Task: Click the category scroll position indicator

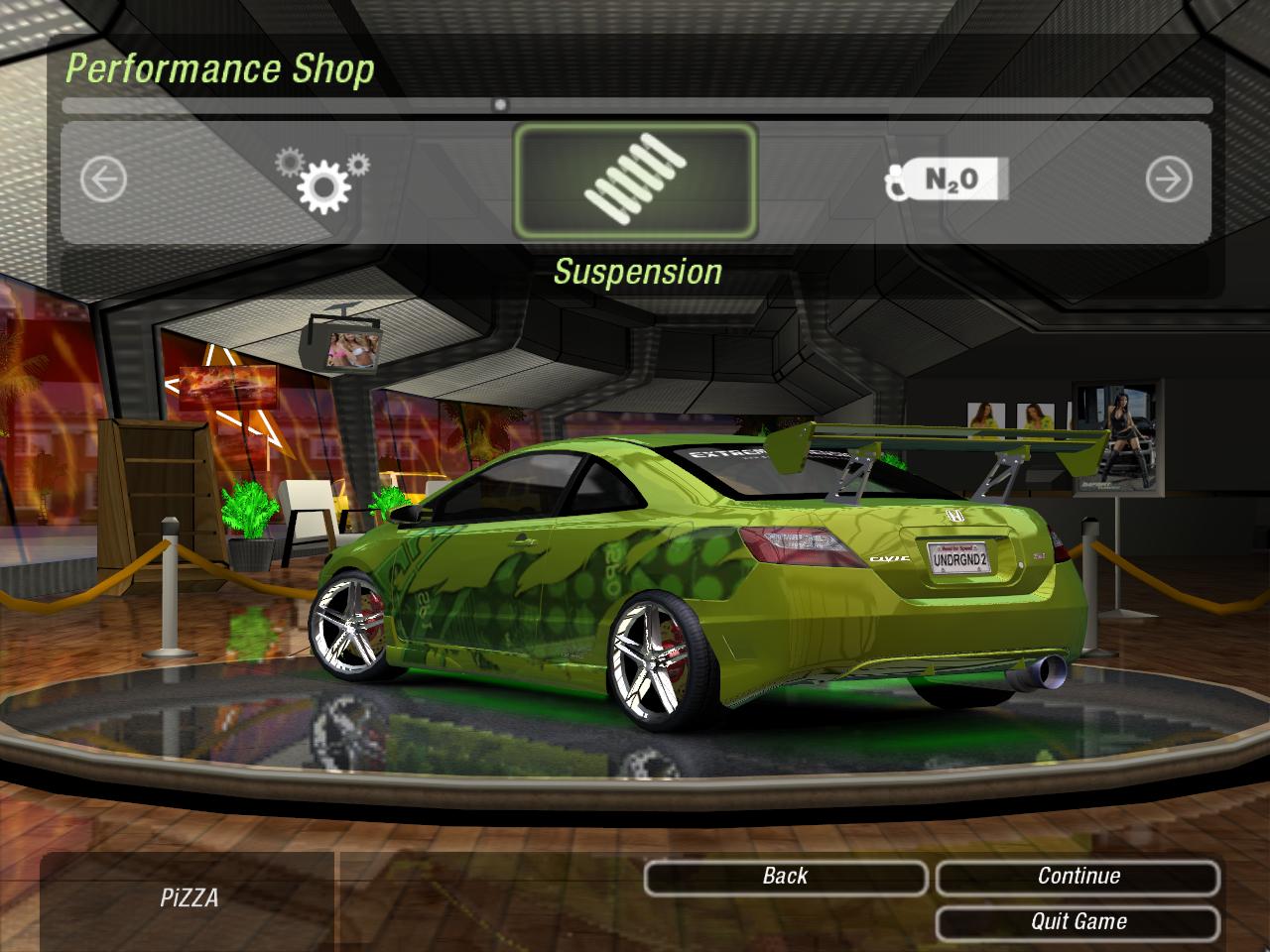Action: click(x=500, y=104)
